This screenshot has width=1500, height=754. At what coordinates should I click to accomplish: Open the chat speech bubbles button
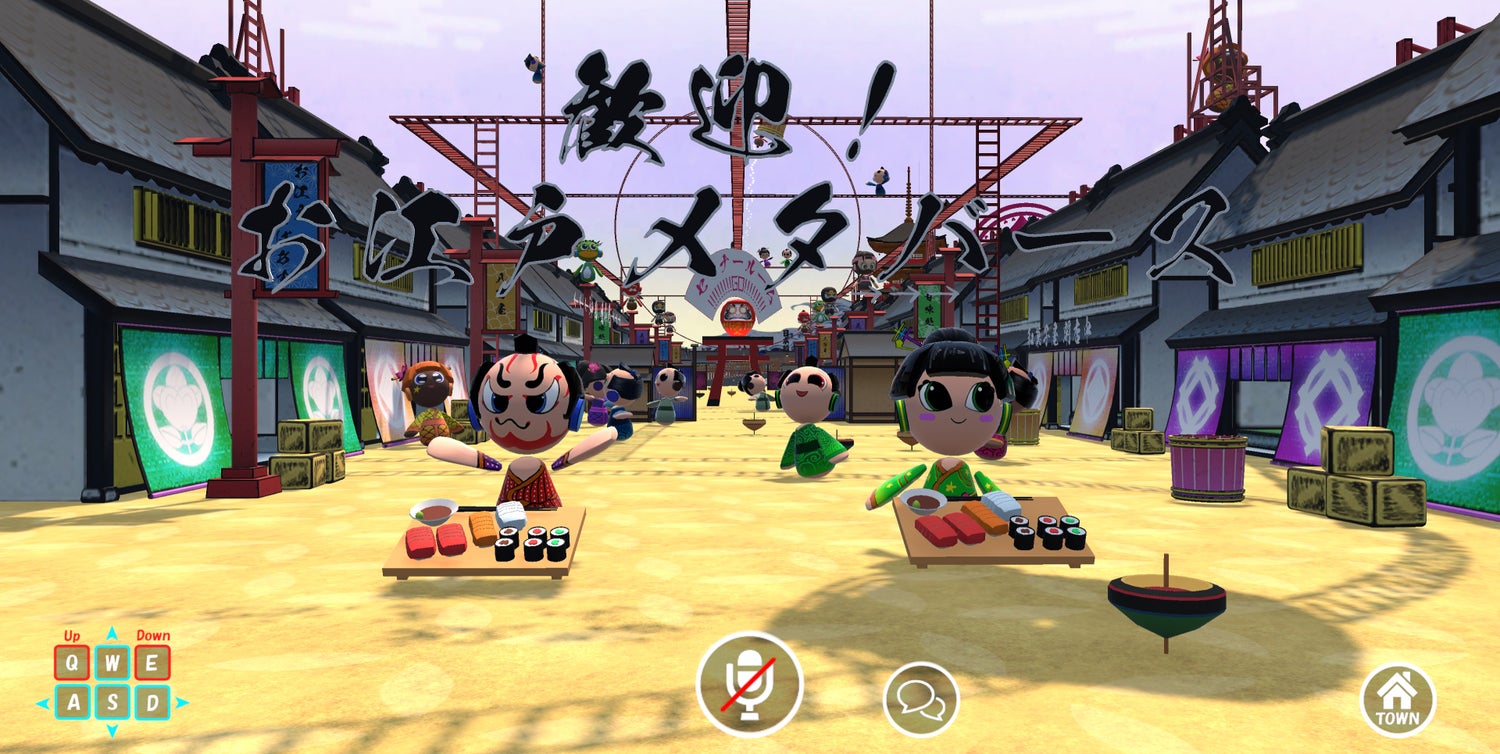(x=920, y=699)
